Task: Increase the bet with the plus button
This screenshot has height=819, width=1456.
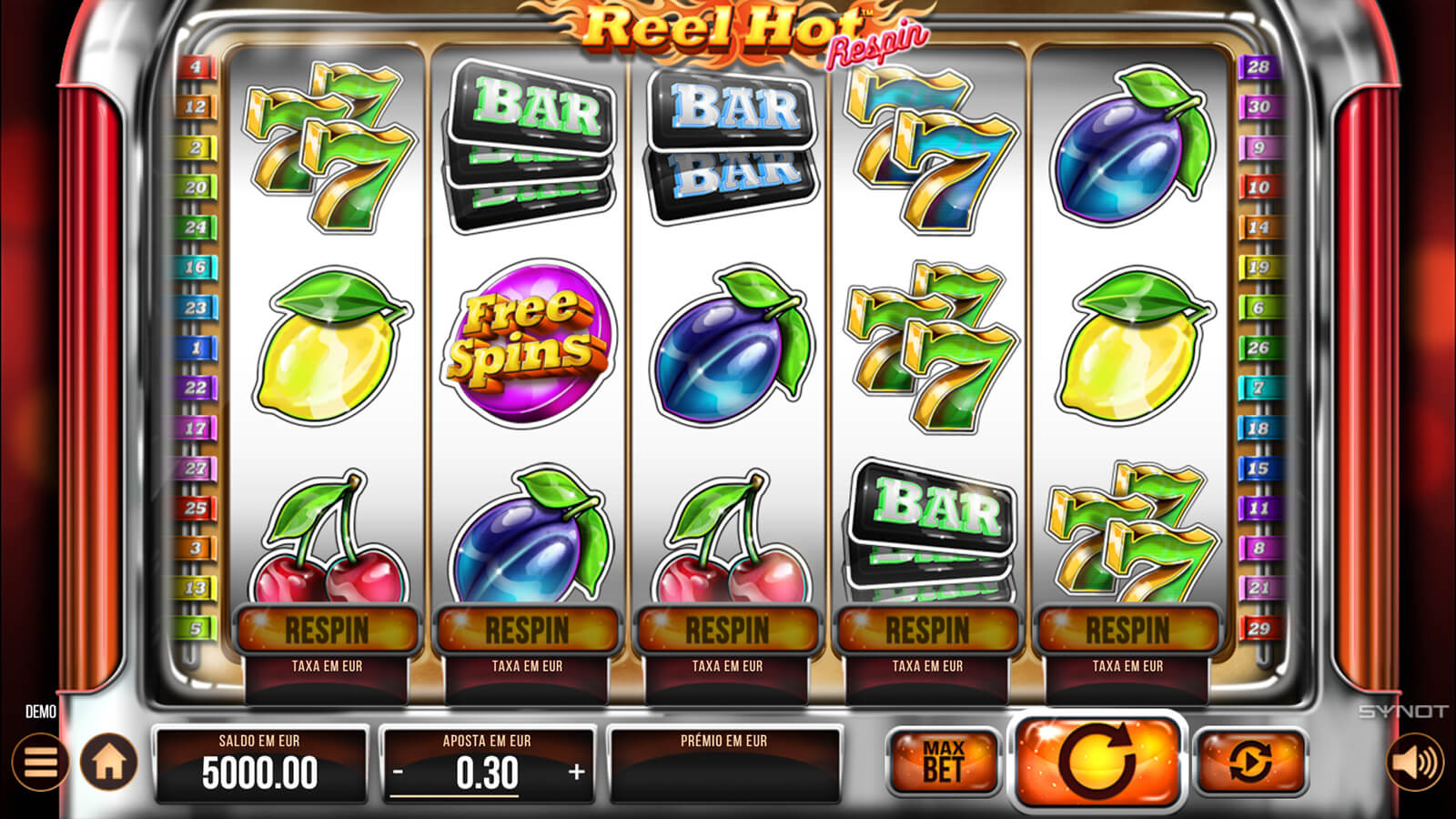Action: (x=576, y=772)
